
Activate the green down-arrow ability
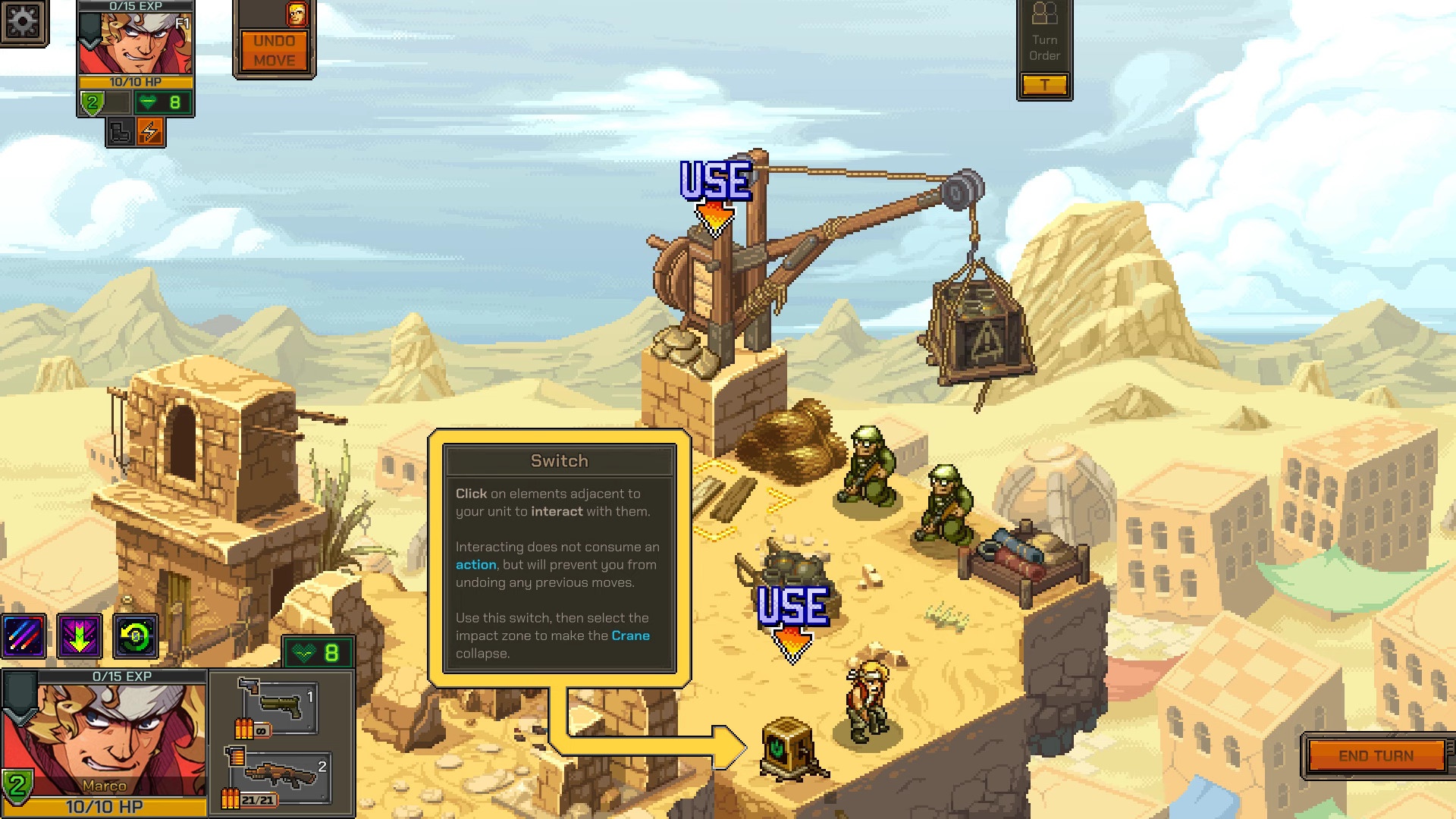tap(80, 636)
